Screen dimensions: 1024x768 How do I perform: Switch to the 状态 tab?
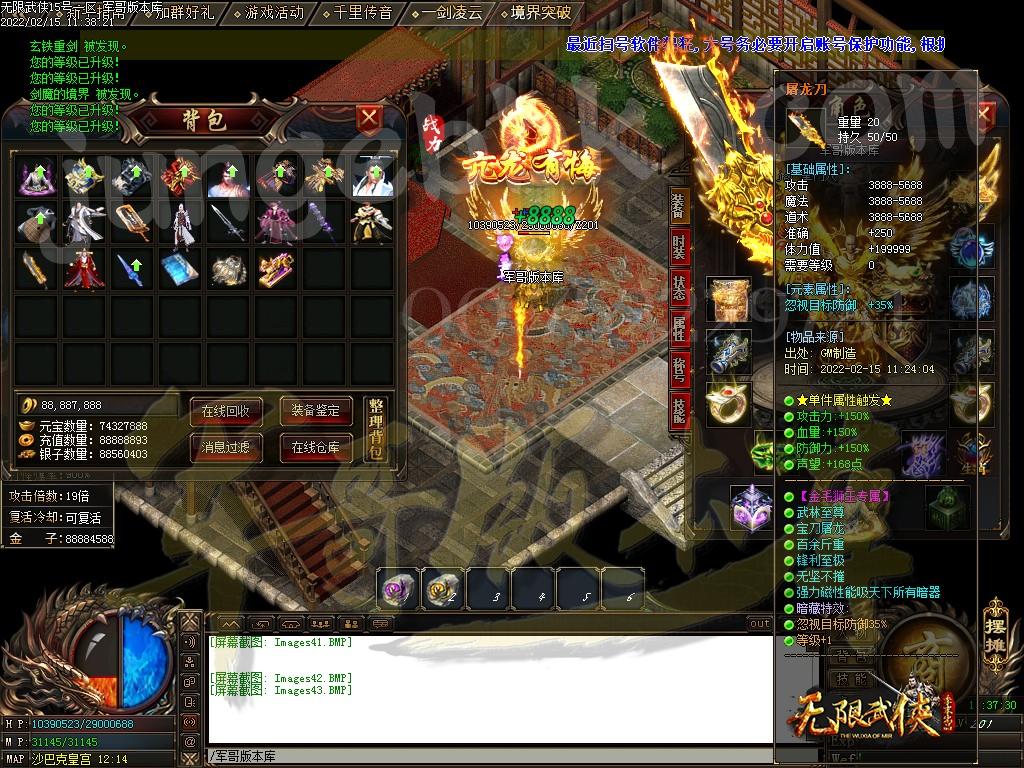point(678,287)
